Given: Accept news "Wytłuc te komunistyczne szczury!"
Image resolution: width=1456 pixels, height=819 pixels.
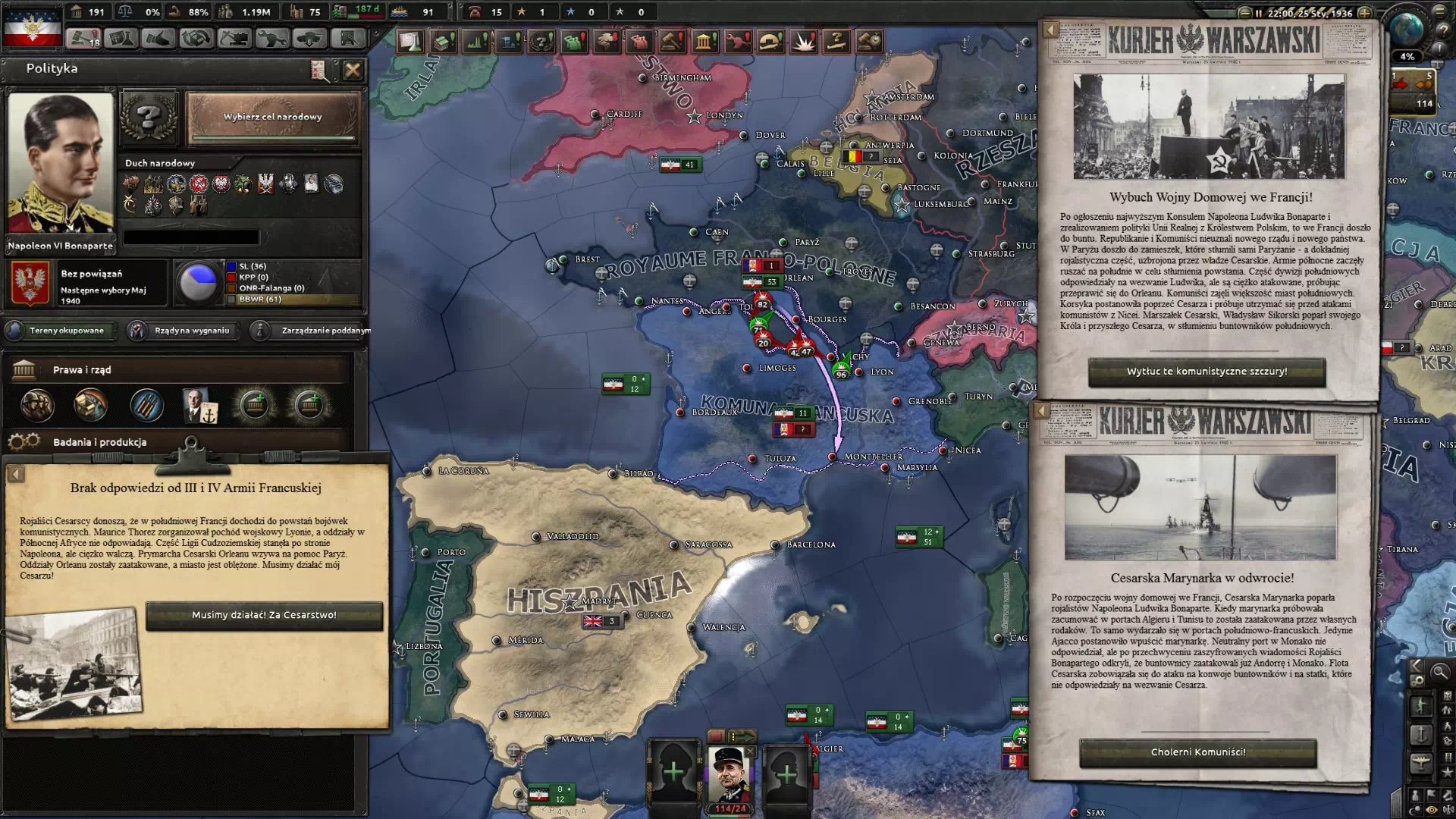Looking at the screenshot, I should [1207, 372].
